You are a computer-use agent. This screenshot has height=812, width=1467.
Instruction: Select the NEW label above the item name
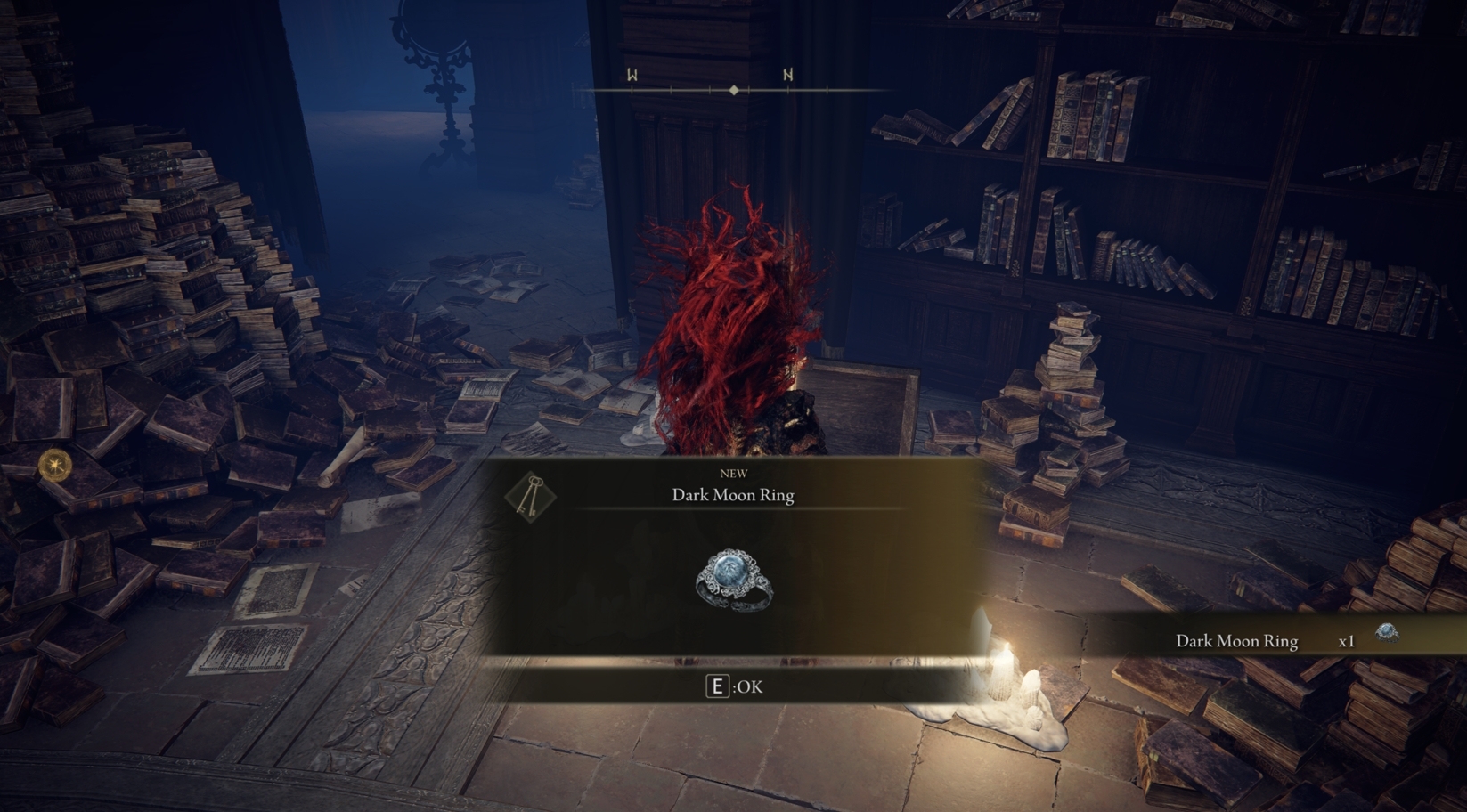click(x=734, y=474)
